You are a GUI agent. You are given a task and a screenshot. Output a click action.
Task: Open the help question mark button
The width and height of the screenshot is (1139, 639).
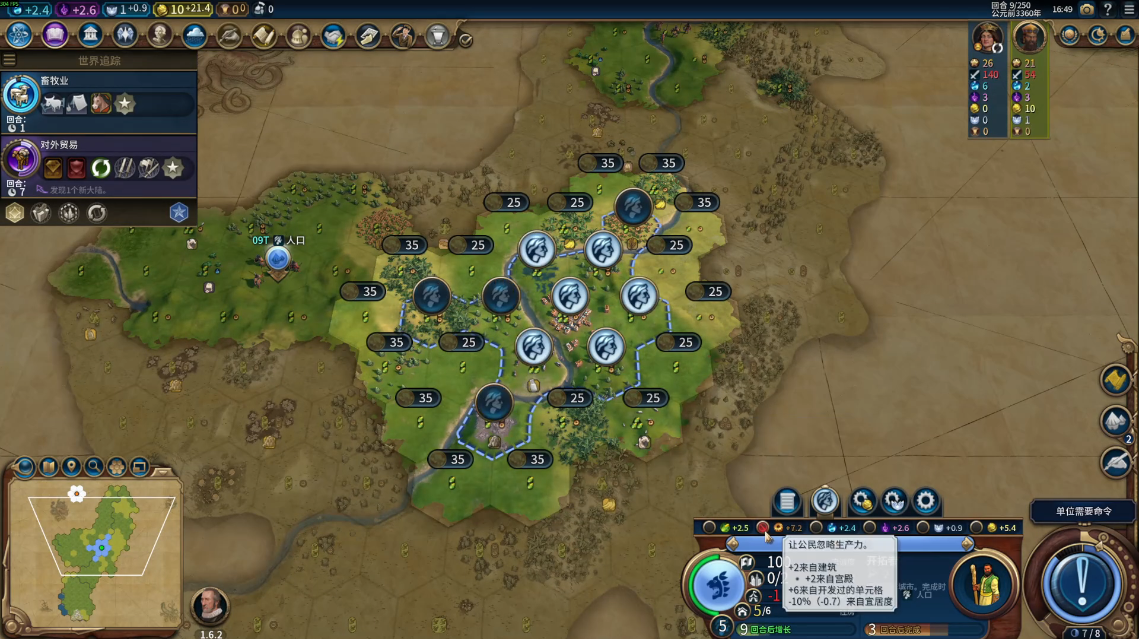click(x=1107, y=9)
